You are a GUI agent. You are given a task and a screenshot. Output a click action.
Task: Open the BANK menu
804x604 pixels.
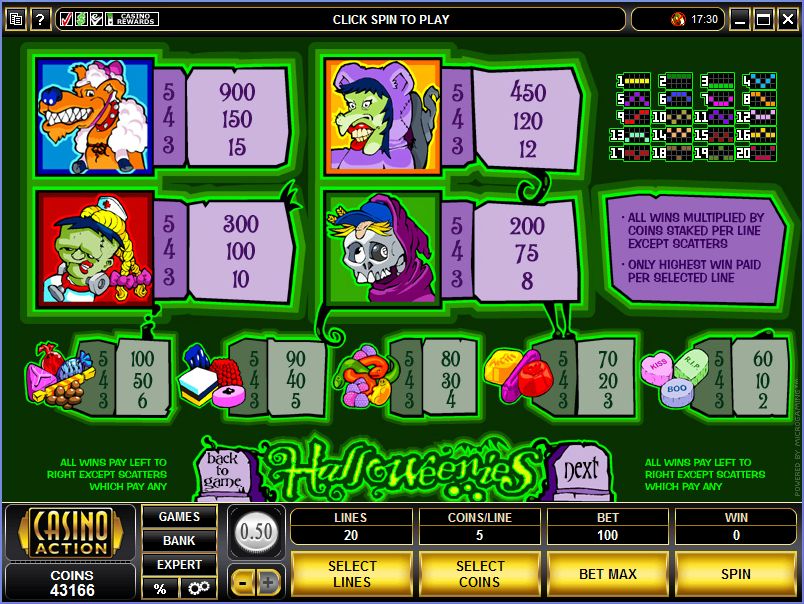[179, 541]
